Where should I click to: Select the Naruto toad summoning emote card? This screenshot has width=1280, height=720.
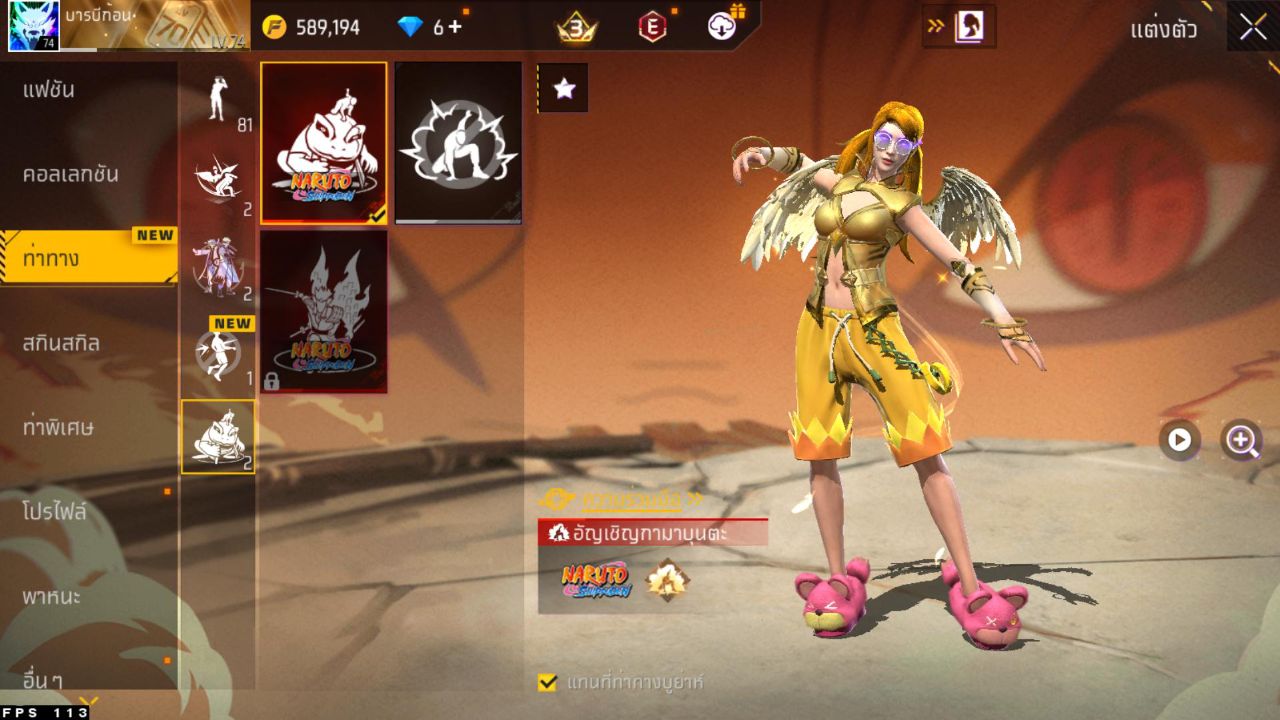pyautogui.click(x=324, y=142)
